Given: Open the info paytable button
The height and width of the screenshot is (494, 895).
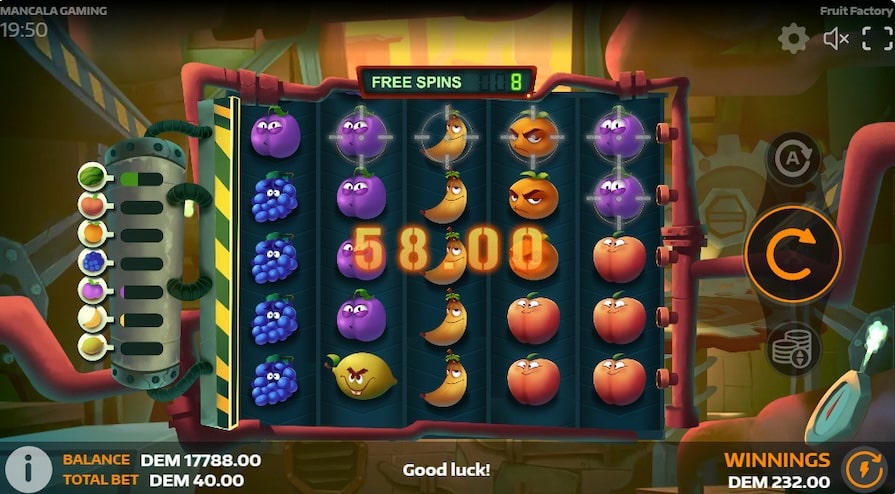Looking at the screenshot, I should pyautogui.click(x=30, y=467).
